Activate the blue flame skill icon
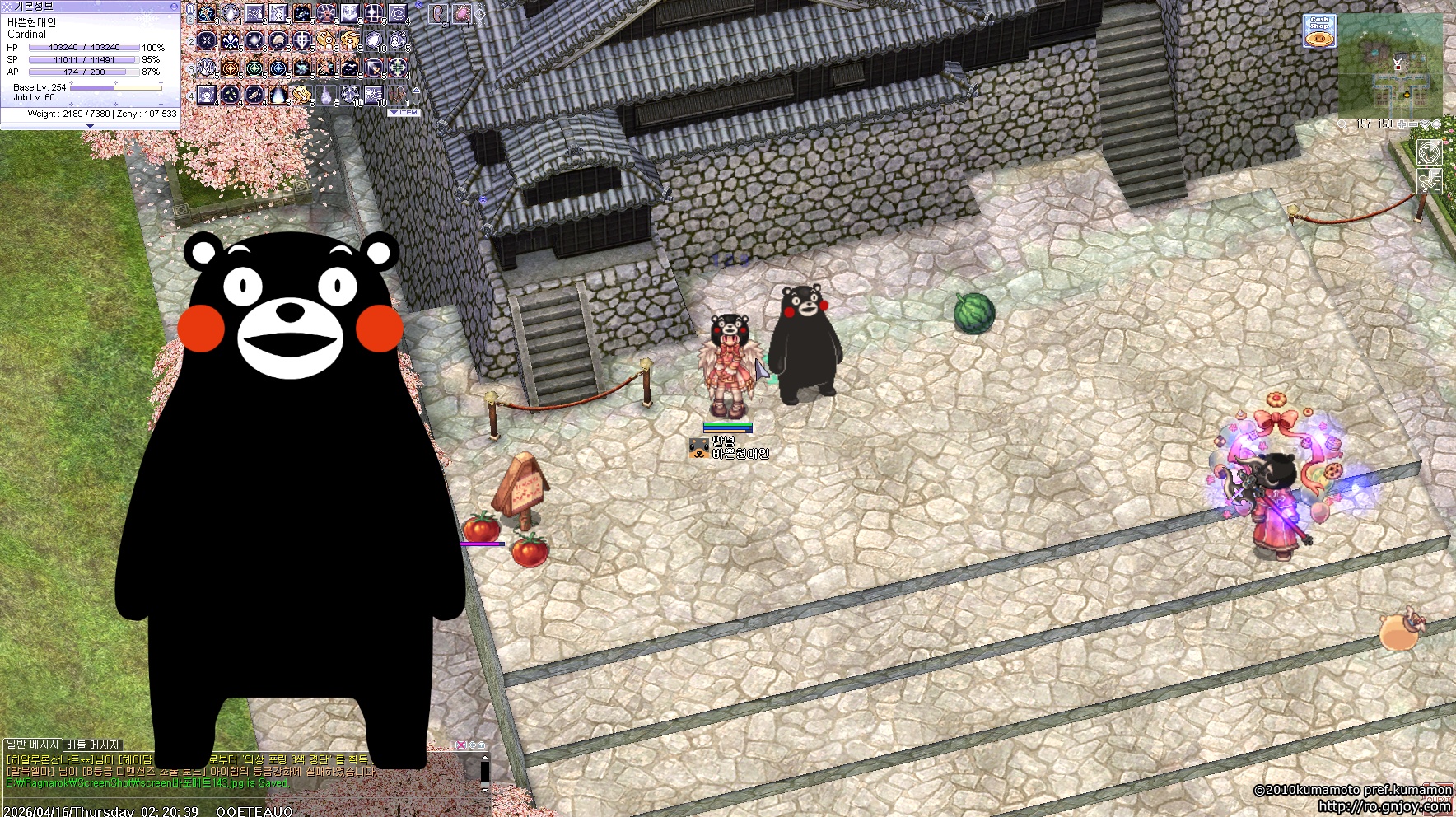1456x817 pixels. coord(278,95)
